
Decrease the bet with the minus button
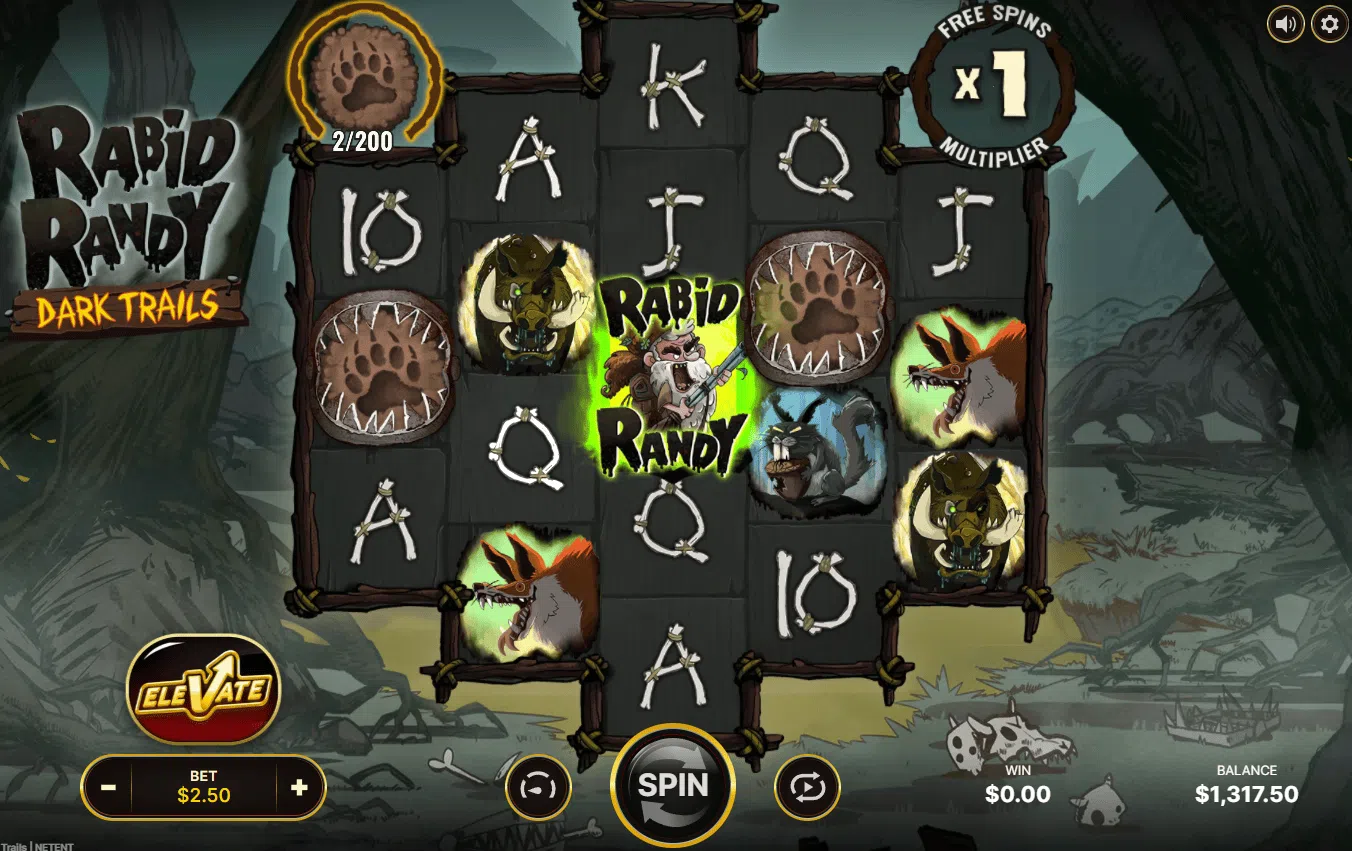point(109,788)
